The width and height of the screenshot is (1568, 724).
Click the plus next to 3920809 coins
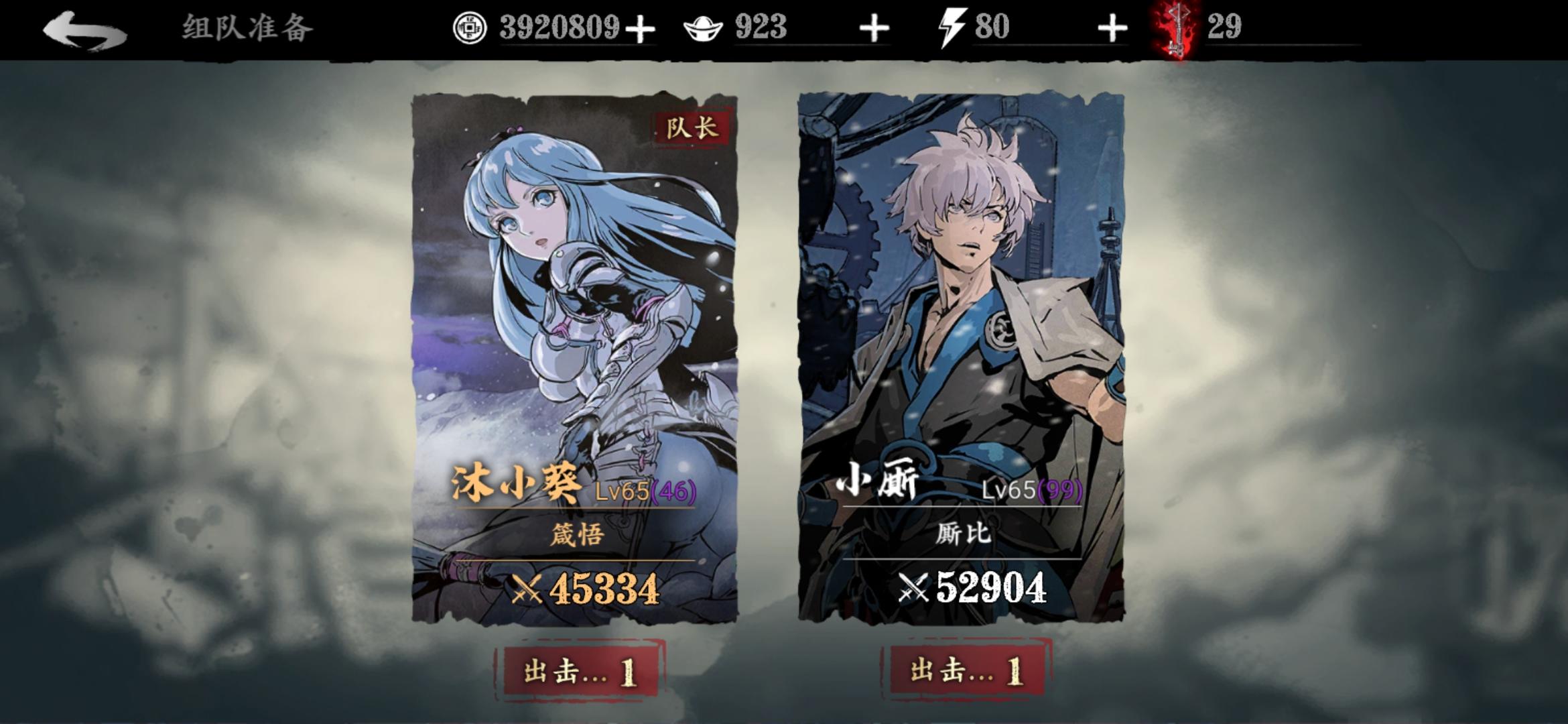pyautogui.click(x=640, y=28)
